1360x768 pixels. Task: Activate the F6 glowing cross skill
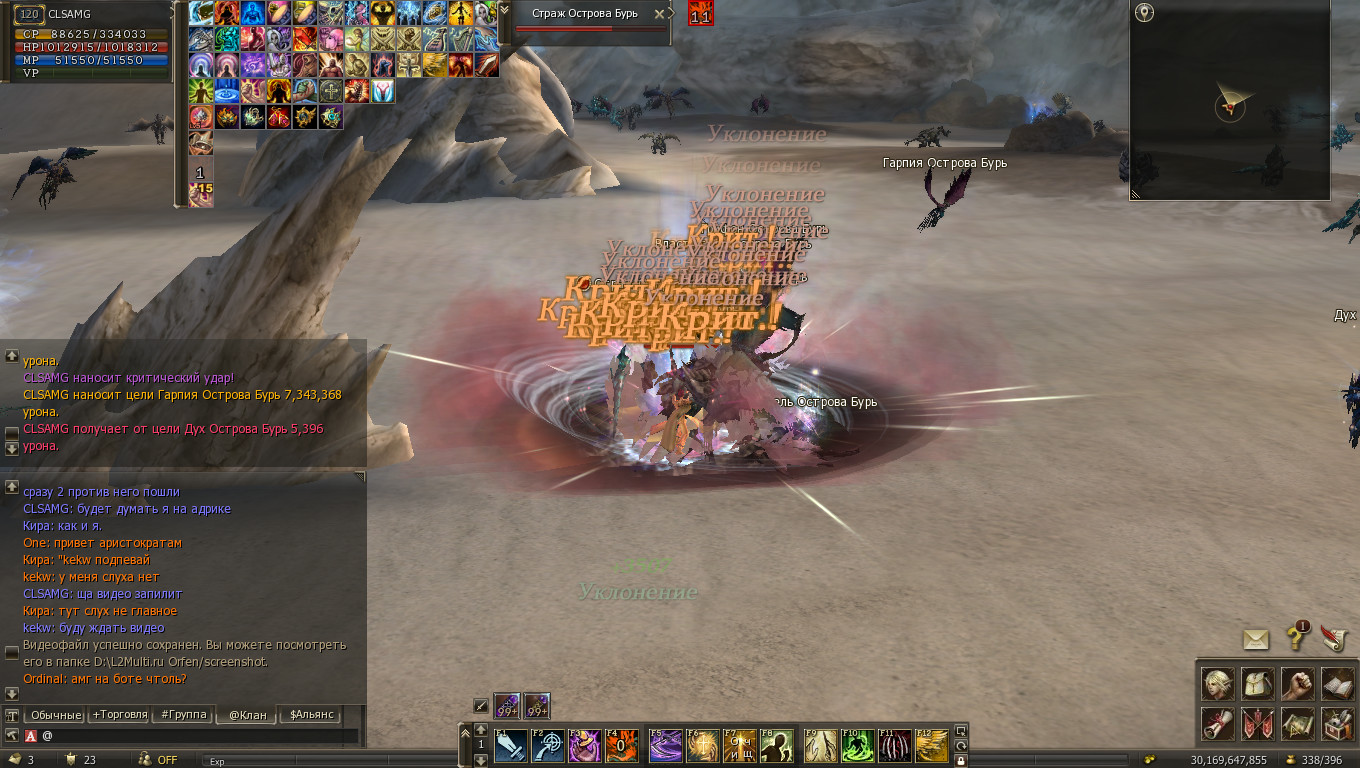point(702,746)
